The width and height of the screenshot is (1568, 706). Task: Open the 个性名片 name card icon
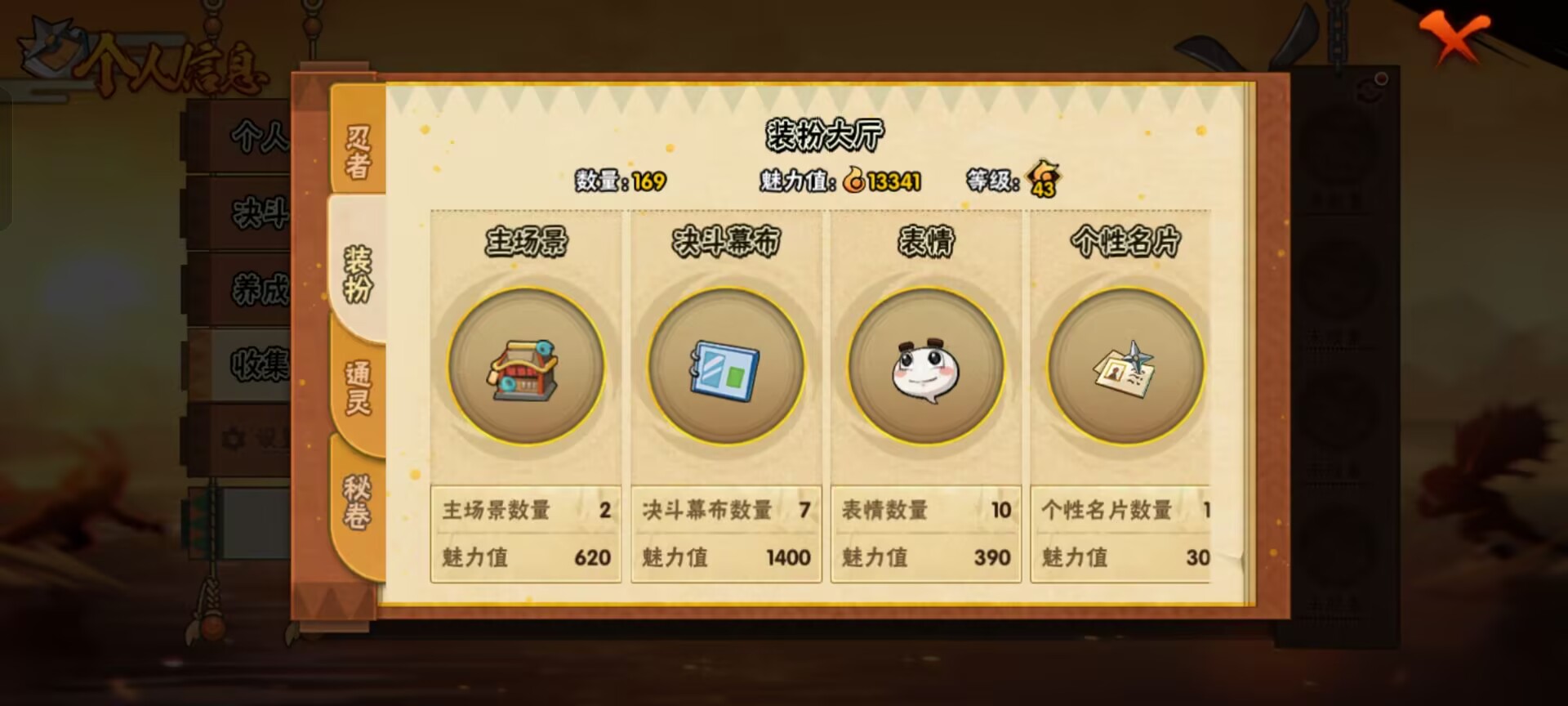coord(1124,370)
